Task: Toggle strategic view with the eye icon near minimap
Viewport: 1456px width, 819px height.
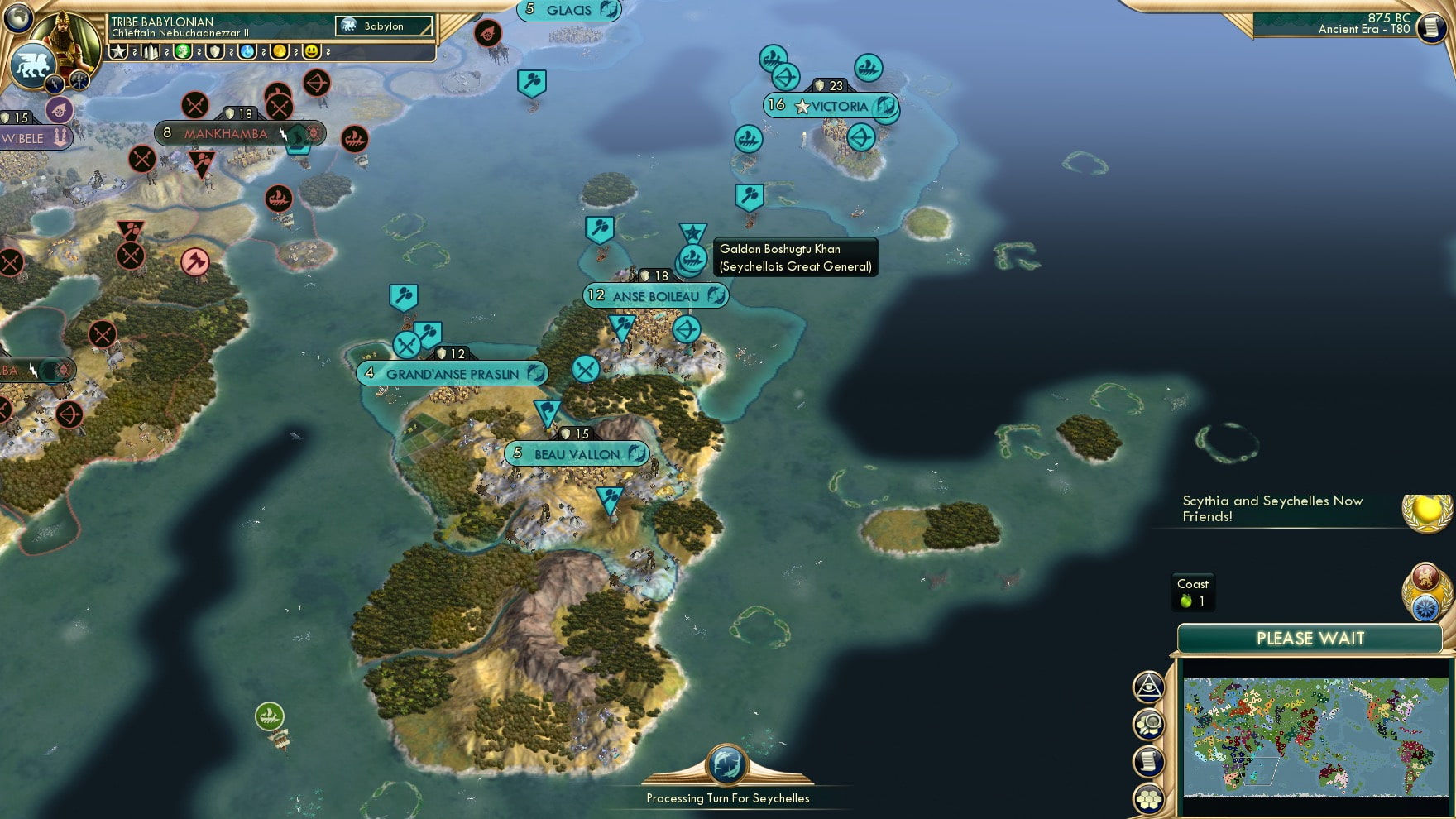Action: click(1148, 685)
